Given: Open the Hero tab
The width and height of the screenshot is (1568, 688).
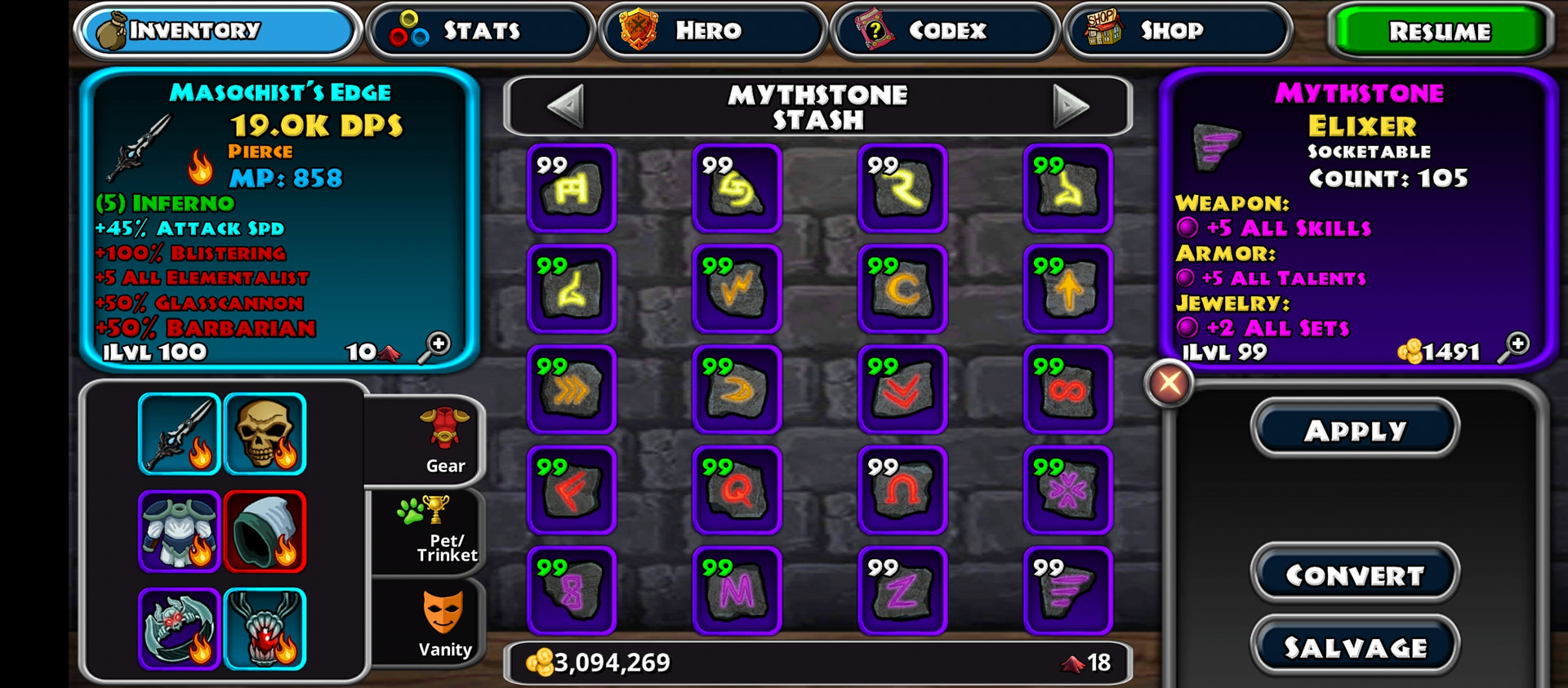Looking at the screenshot, I should 712,31.
